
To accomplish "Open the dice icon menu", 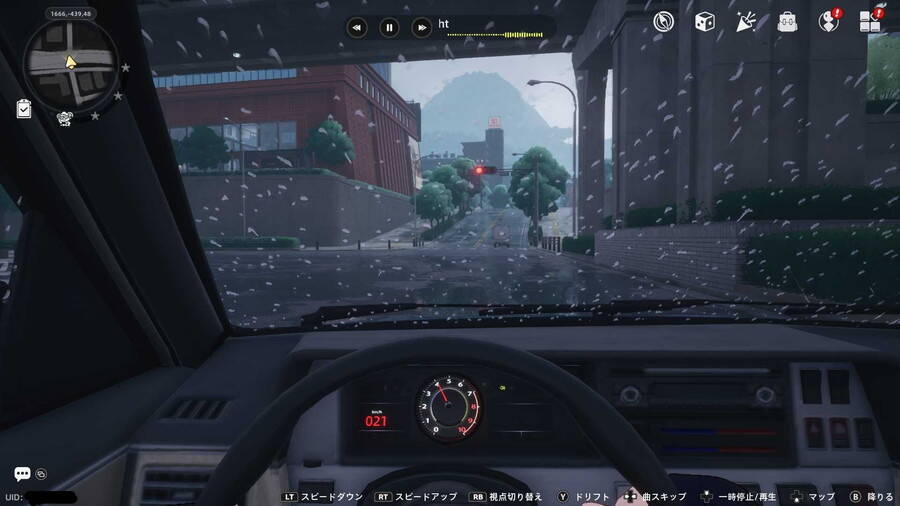I will coord(704,21).
